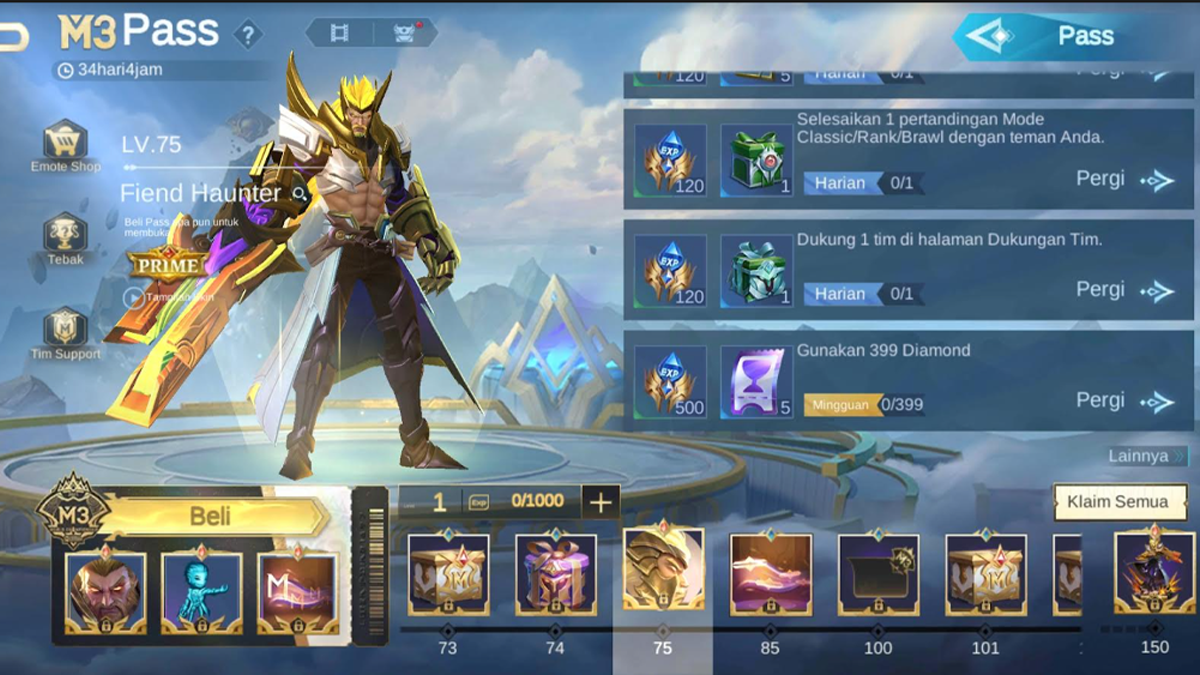The image size is (1200, 675).
Task: Open the Emote Shop
Action: pyautogui.click(x=65, y=145)
